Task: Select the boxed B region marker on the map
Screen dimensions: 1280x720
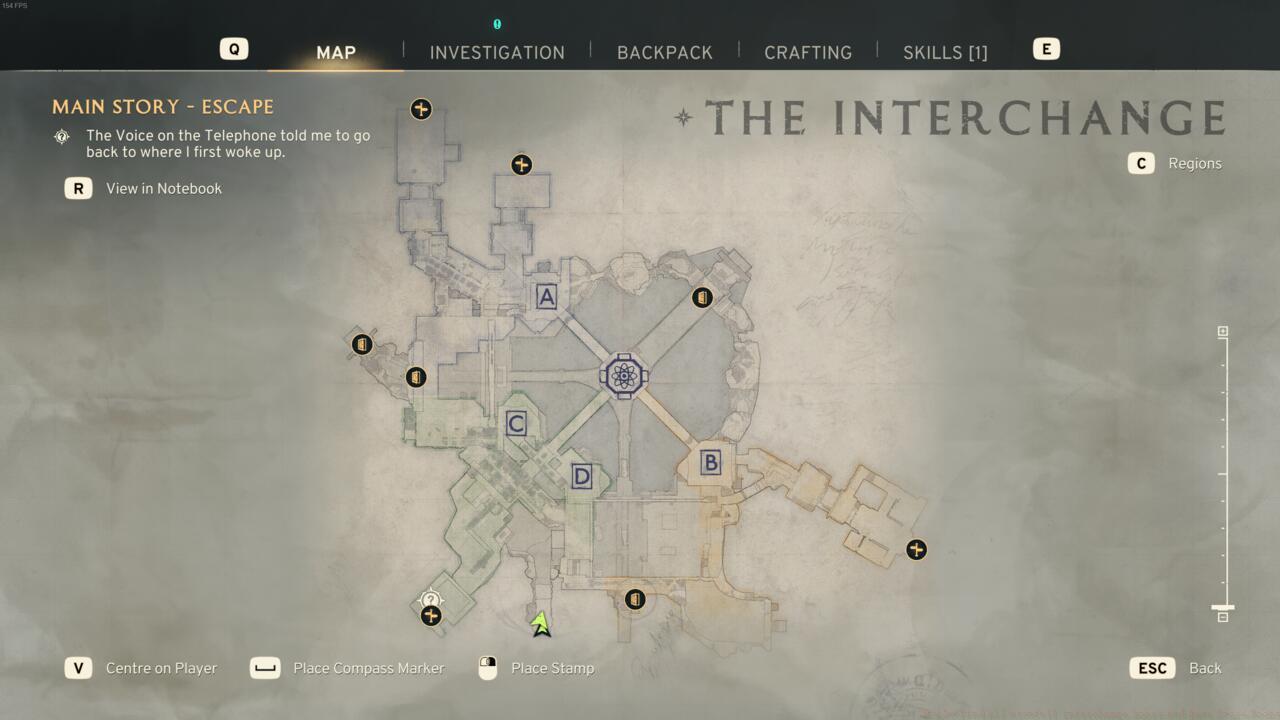Action: click(x=709, y=462)
